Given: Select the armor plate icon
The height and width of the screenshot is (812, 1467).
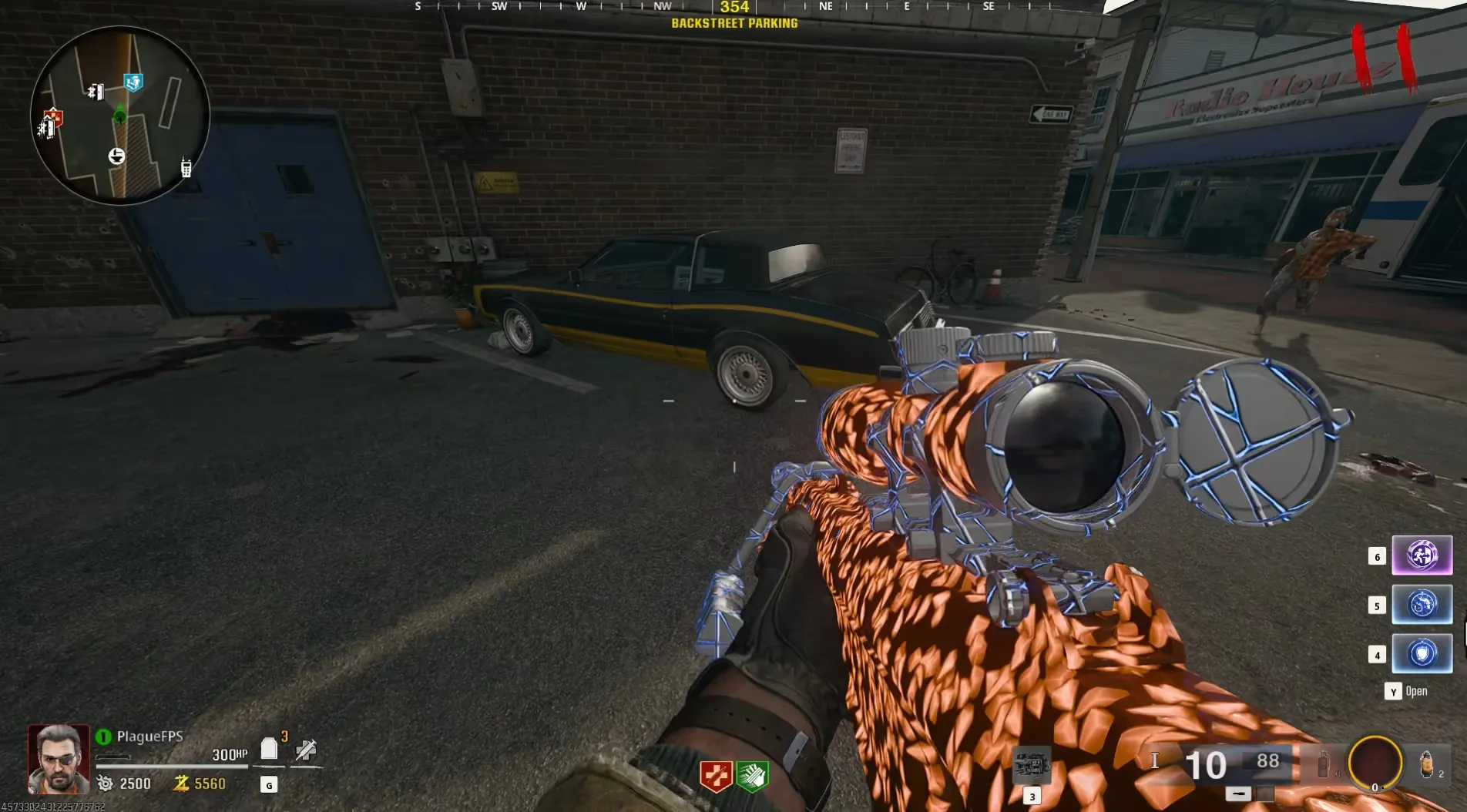Looking at the screenshot, I should tap(269, 749).
